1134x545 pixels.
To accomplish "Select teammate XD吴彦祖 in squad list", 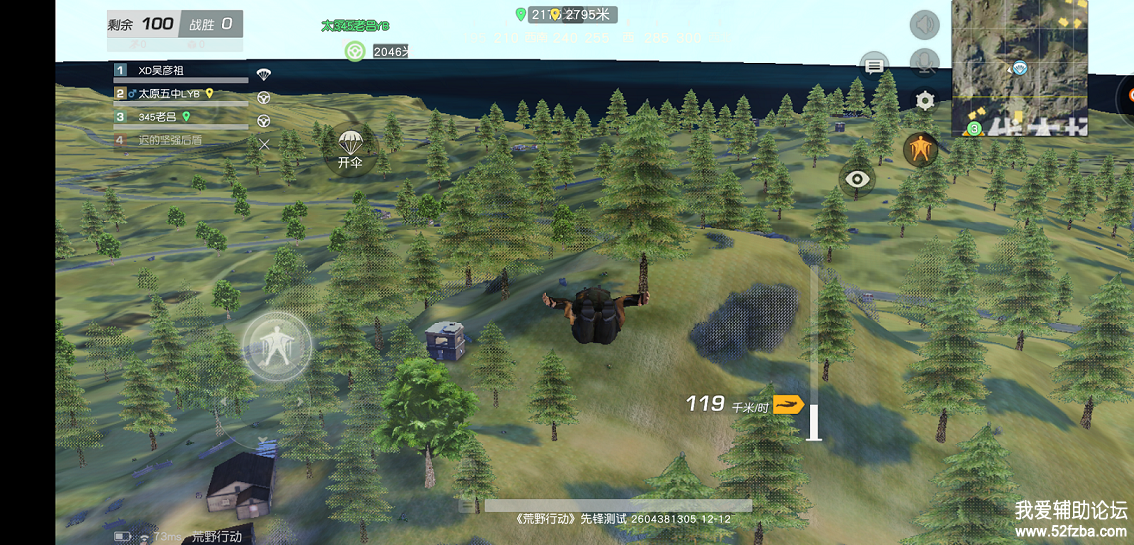I will tap(181, 71).
